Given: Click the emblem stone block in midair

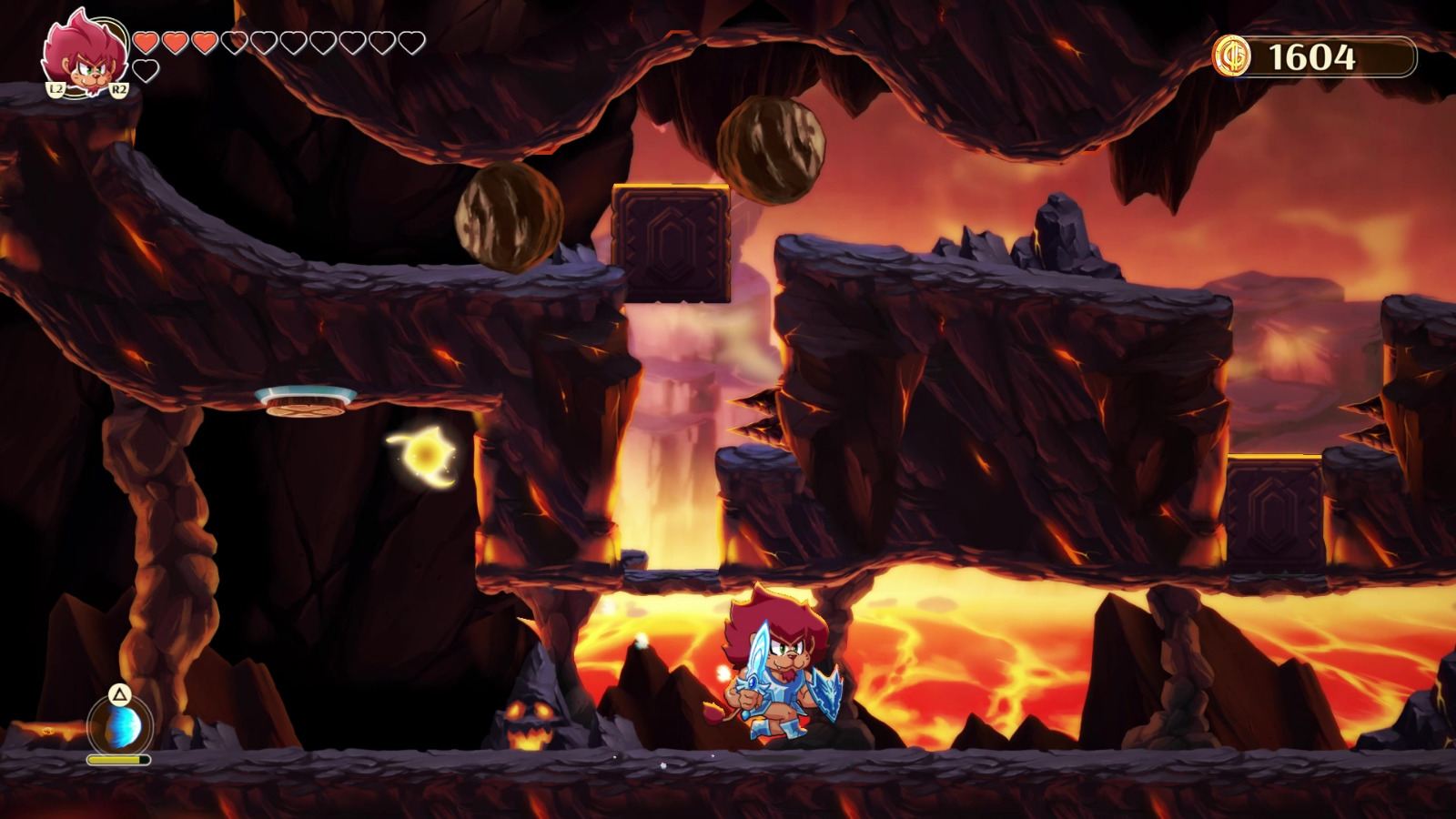Looking at the screenshot, I should [x=672, y=244].
